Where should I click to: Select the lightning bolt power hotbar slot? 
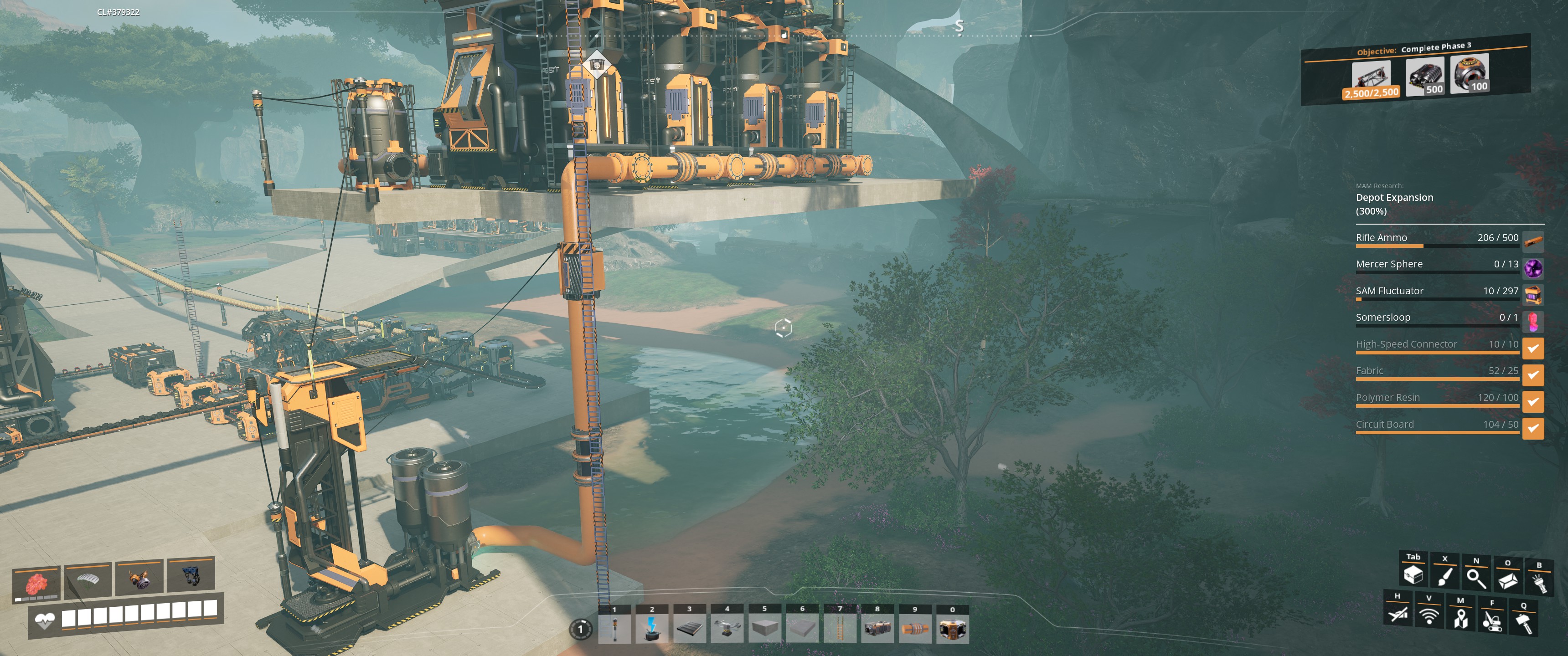point(652,628)
